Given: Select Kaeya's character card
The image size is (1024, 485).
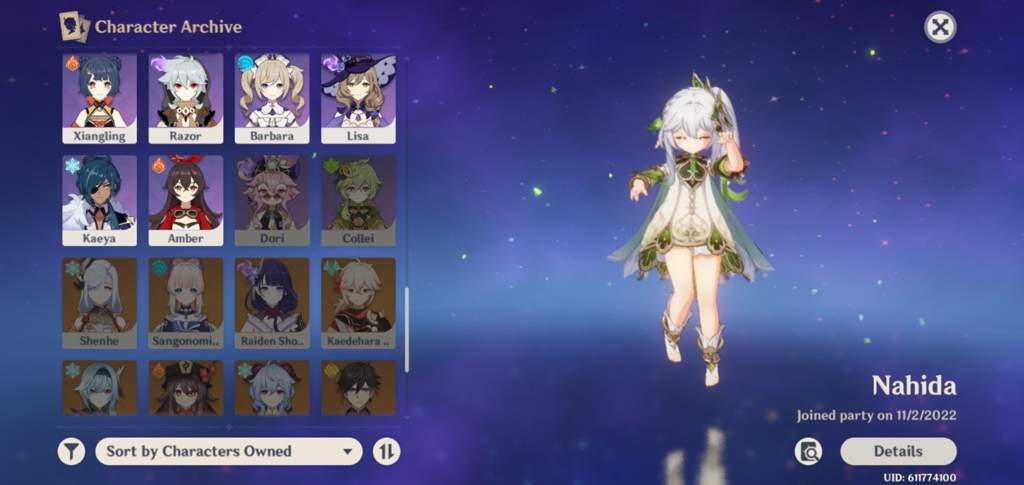Looking at the screenshot, I should [x=100, y=200].
